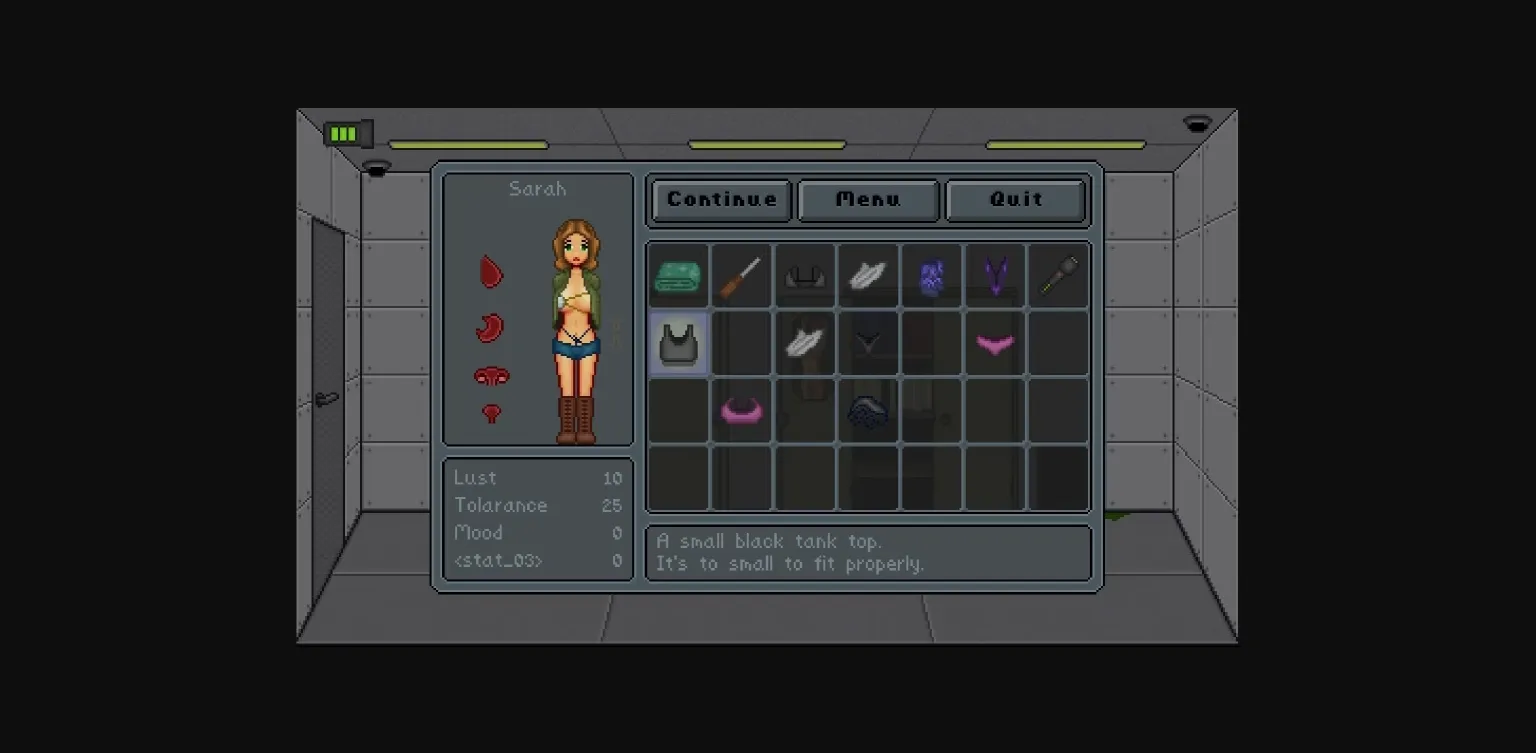Select the black tank top in the inventory
1536x753 pixels.
tap(678, 343)
